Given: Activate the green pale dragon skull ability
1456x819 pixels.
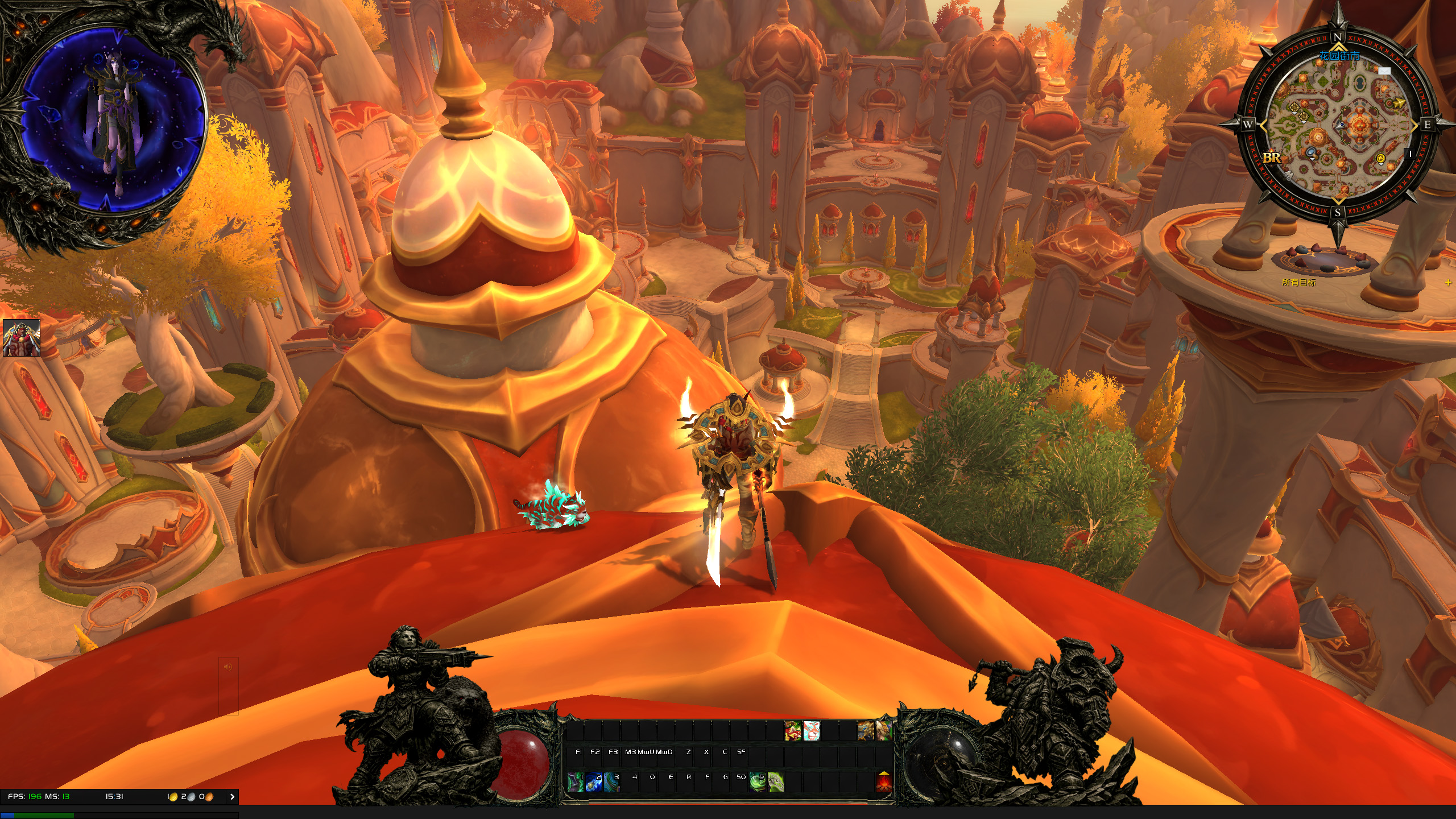Looking at the screenshot, I should 775,782.
